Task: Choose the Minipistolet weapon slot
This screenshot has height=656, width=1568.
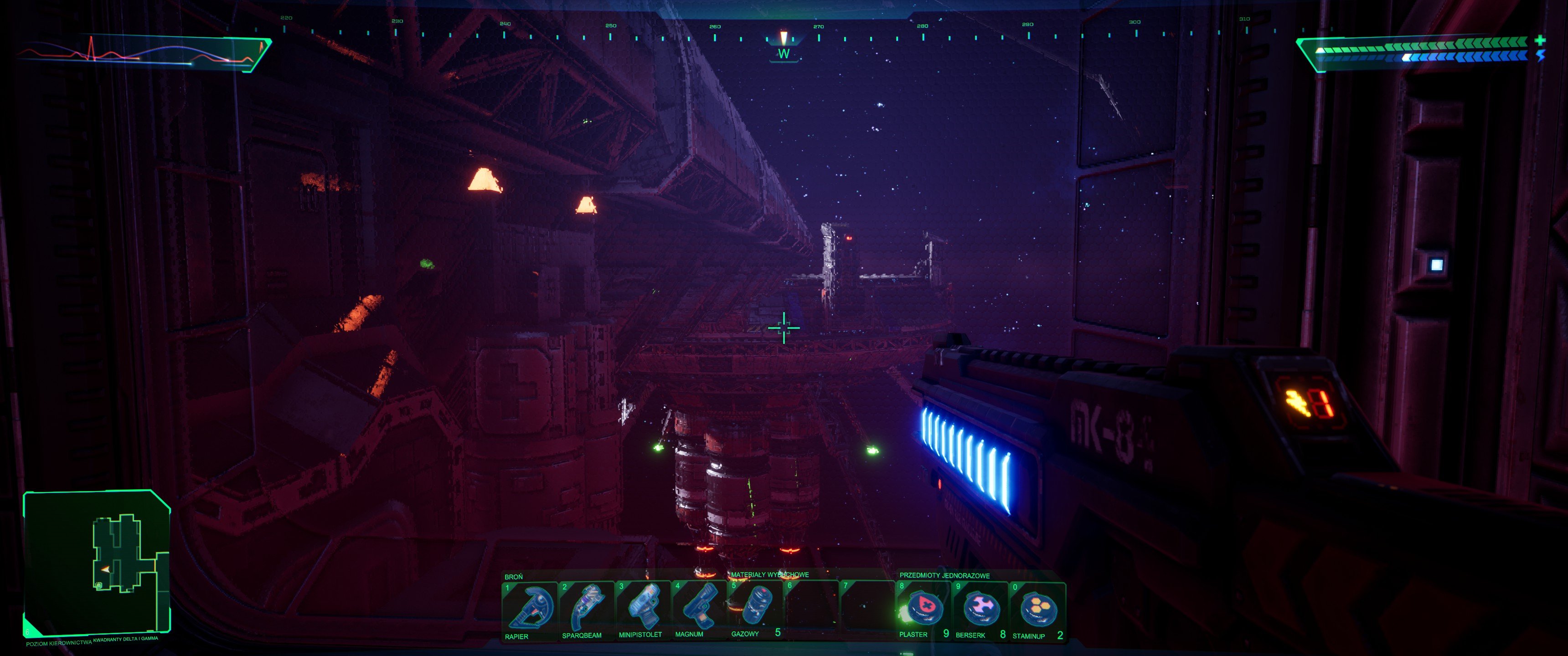Action: click(643, 610)
